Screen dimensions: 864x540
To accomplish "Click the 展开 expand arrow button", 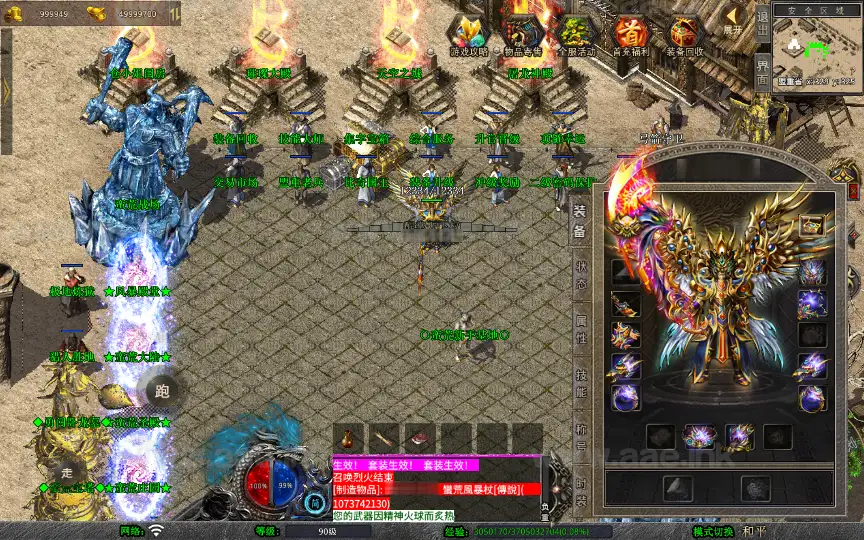I will click(734, 22).
